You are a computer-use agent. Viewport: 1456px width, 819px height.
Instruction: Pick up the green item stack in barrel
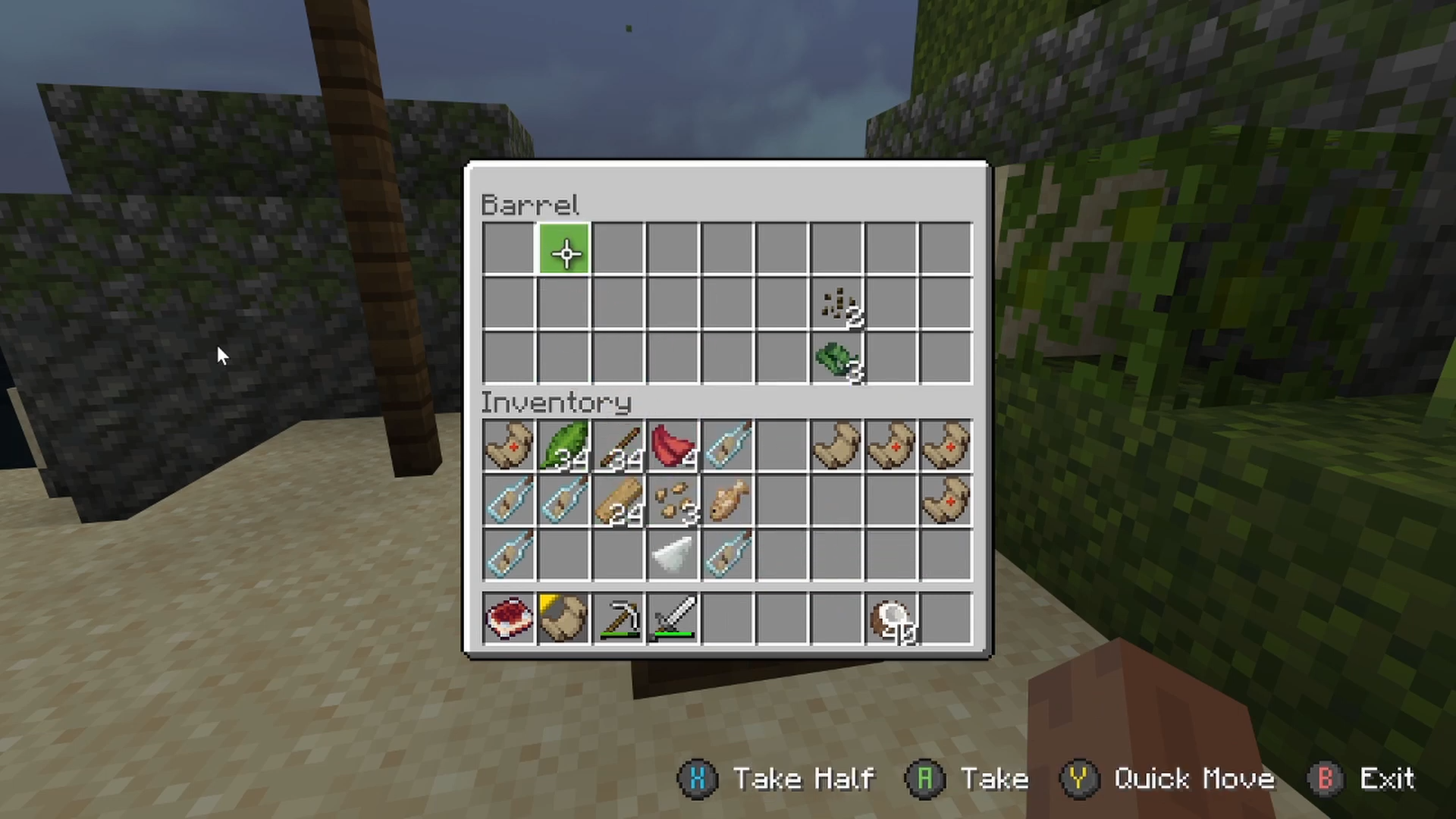tap(836, 359)
